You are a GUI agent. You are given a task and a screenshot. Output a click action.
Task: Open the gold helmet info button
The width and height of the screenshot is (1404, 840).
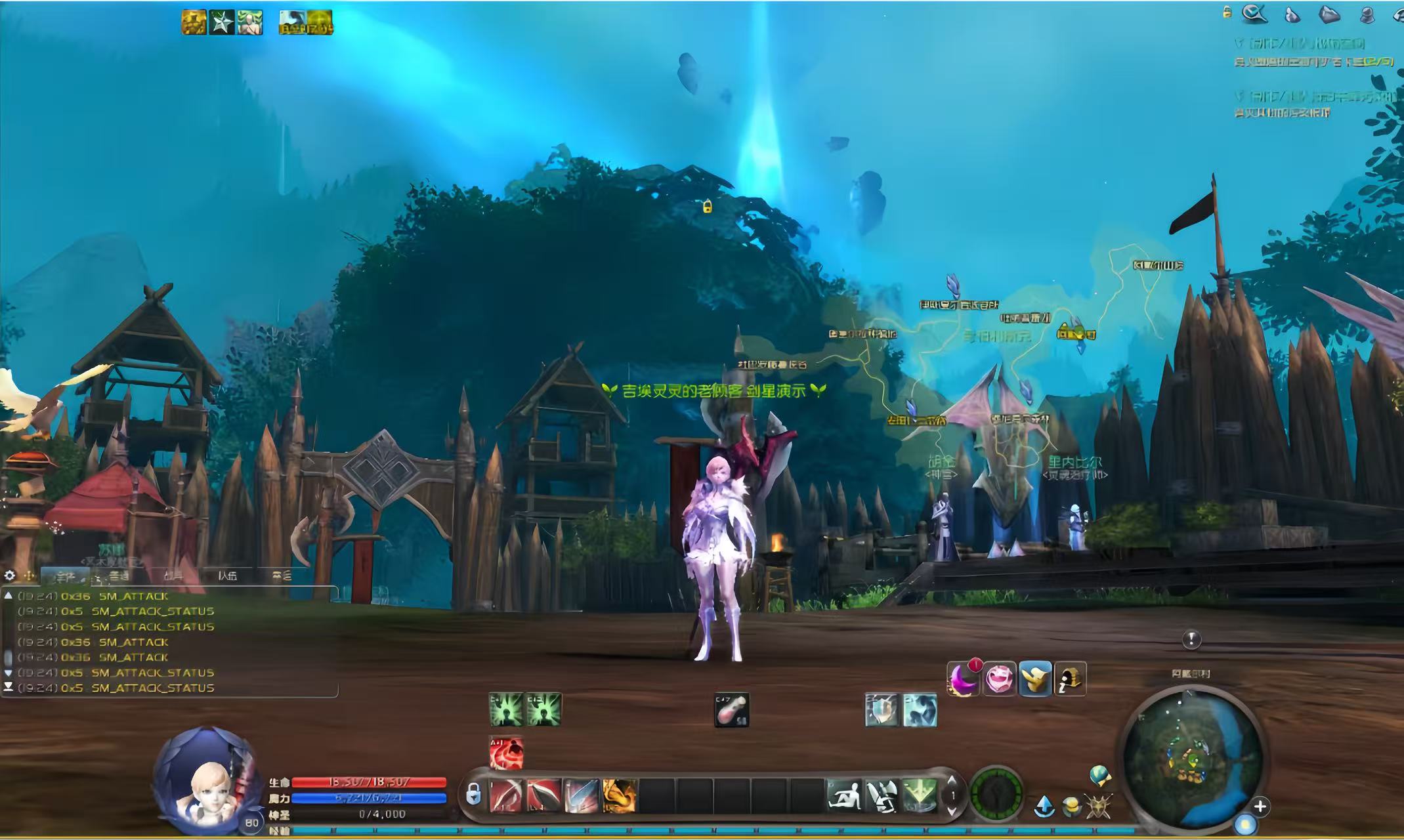1070,679
